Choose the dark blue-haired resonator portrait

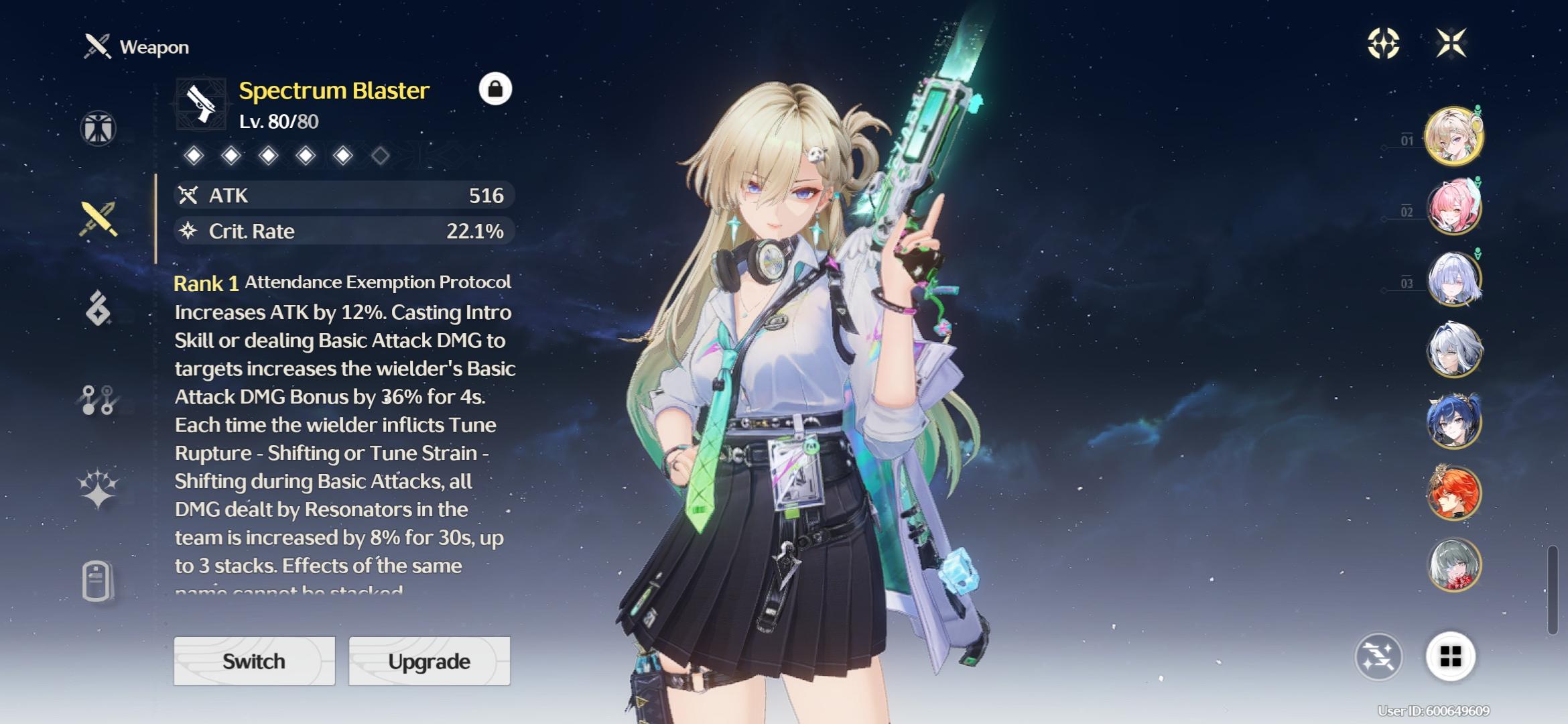pos(1453,422)
